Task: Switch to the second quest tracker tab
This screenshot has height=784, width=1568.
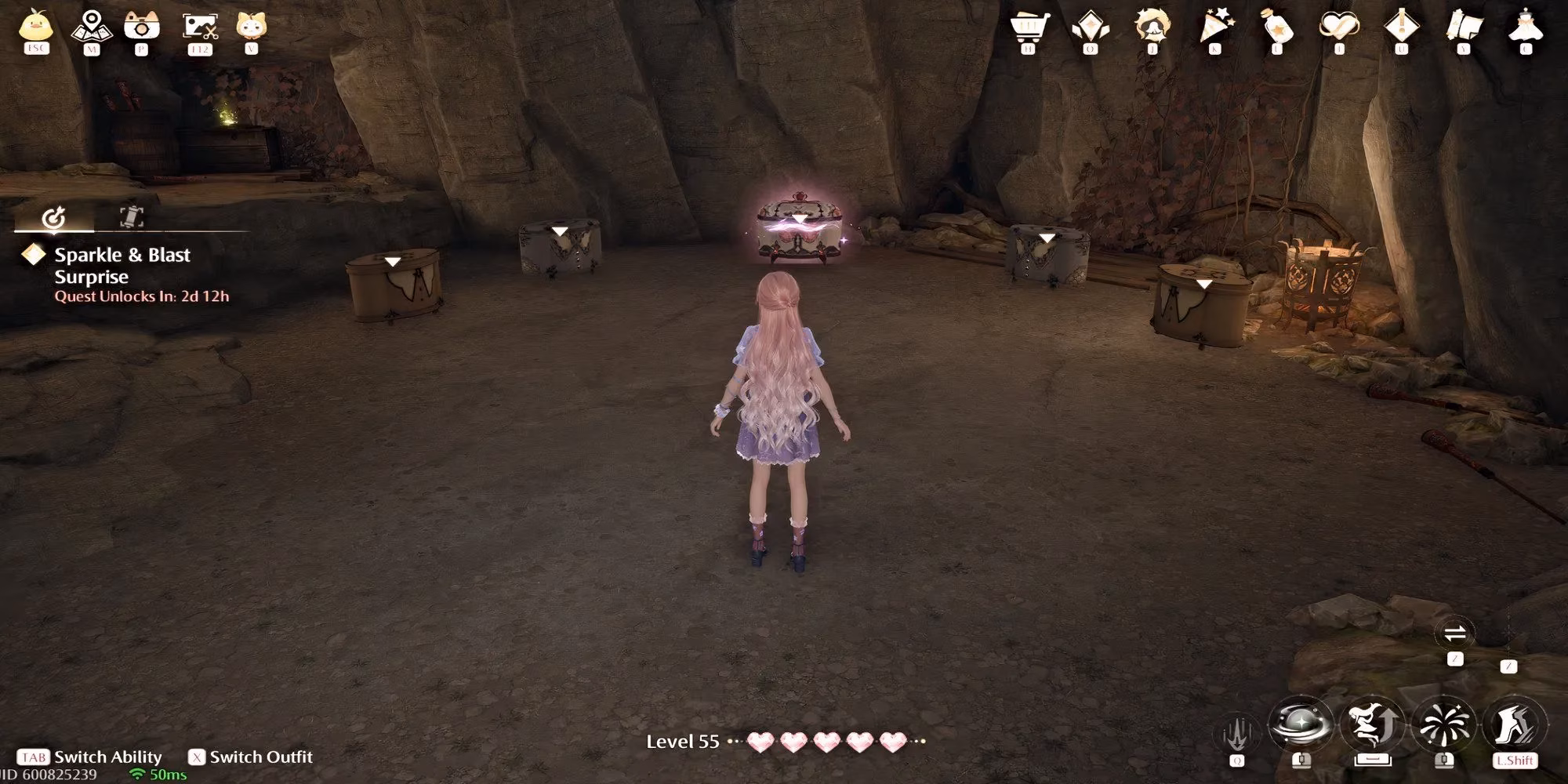Action: 133,218
